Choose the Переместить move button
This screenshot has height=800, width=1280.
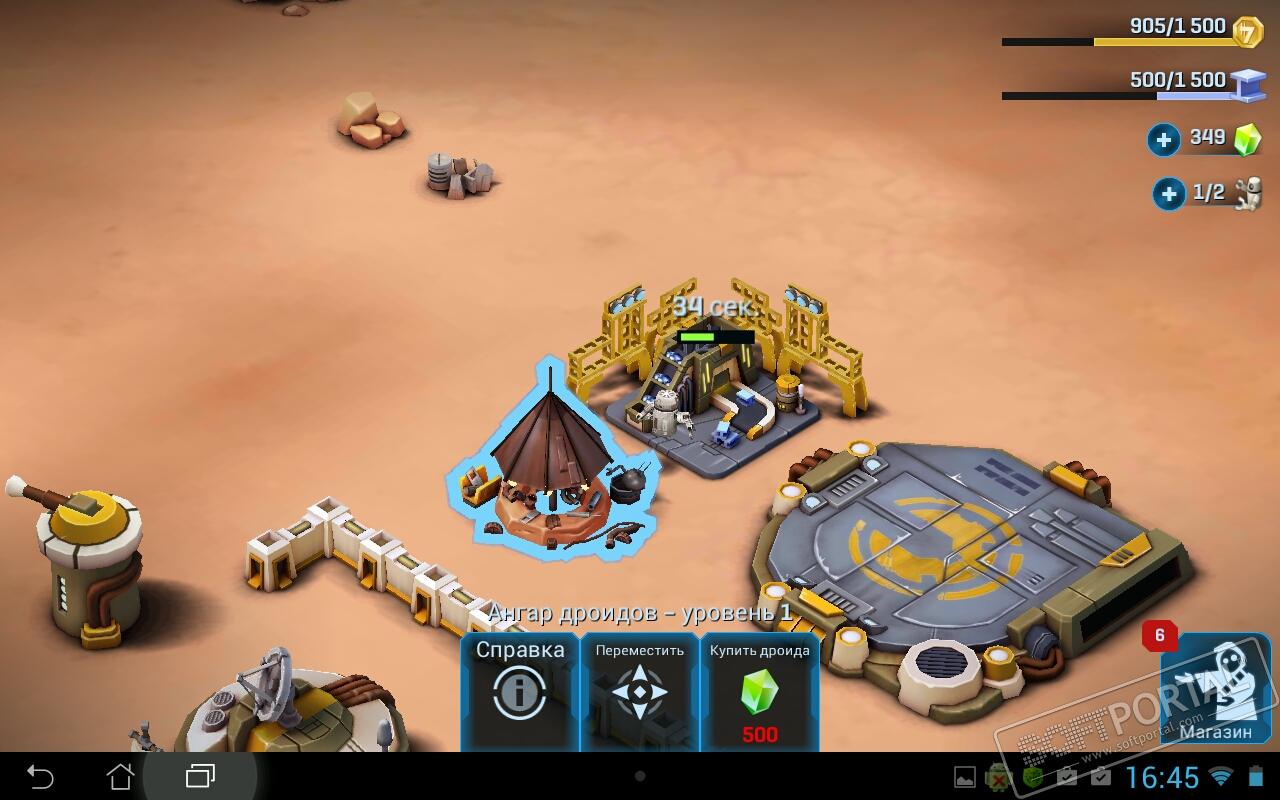pyautogui.click(x=639, y=690)
